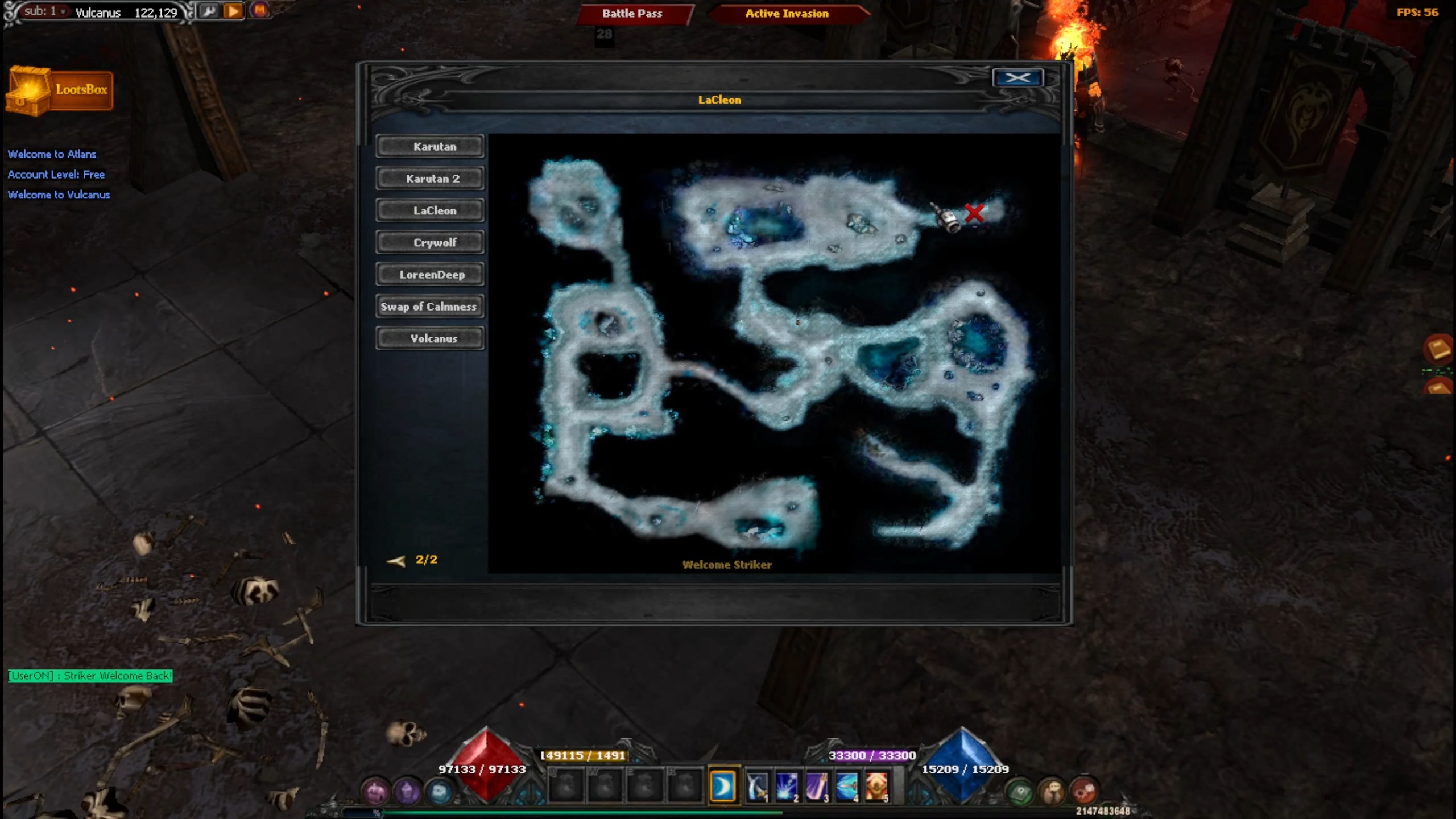This screenshot has width=1456, height=819.
Task: Go back a page using the 2/2 arrow
Action: pyautogui.click(x=396, y=560)
